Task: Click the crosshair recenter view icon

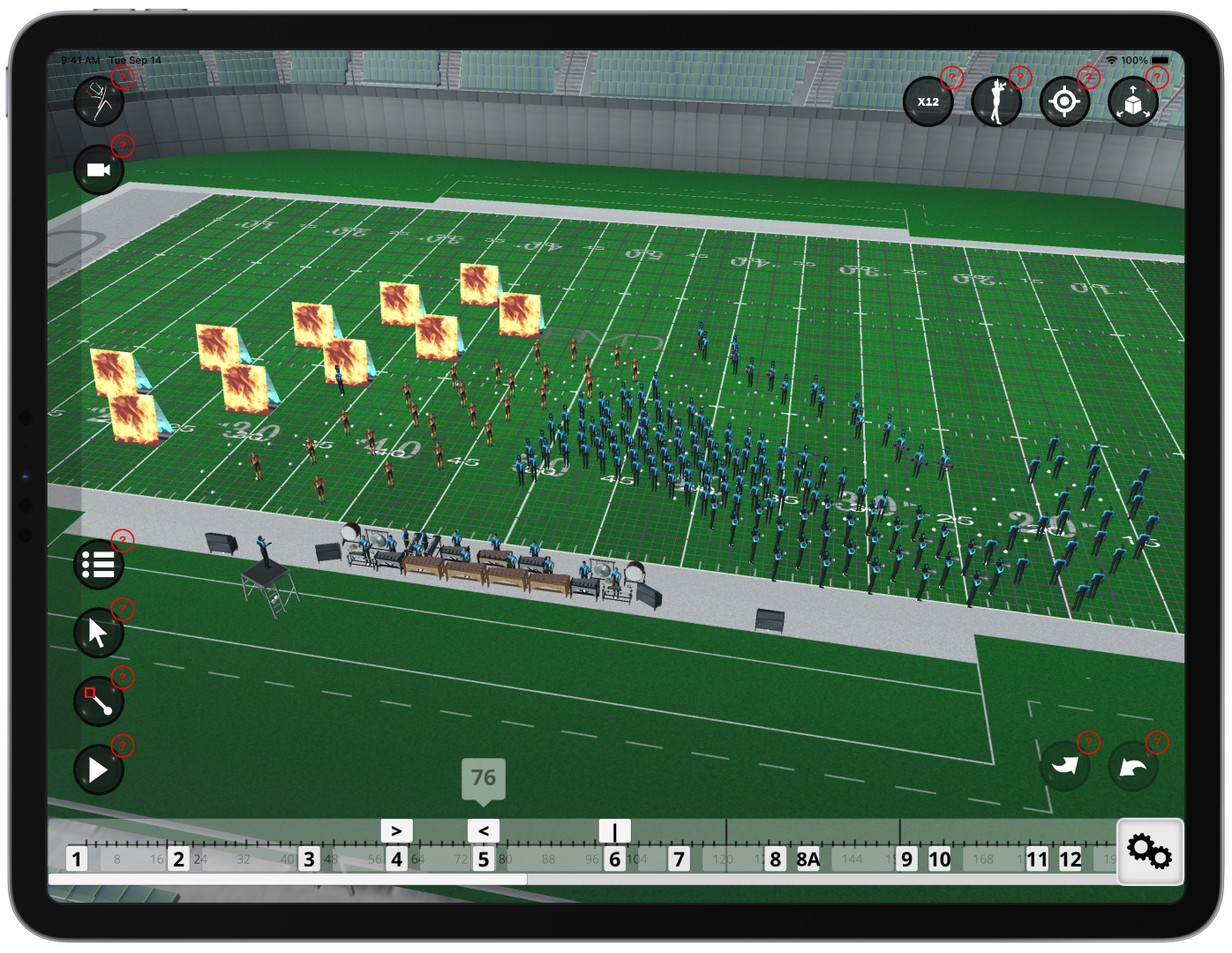Action: pyautogui.click(x=1064, y=101)
